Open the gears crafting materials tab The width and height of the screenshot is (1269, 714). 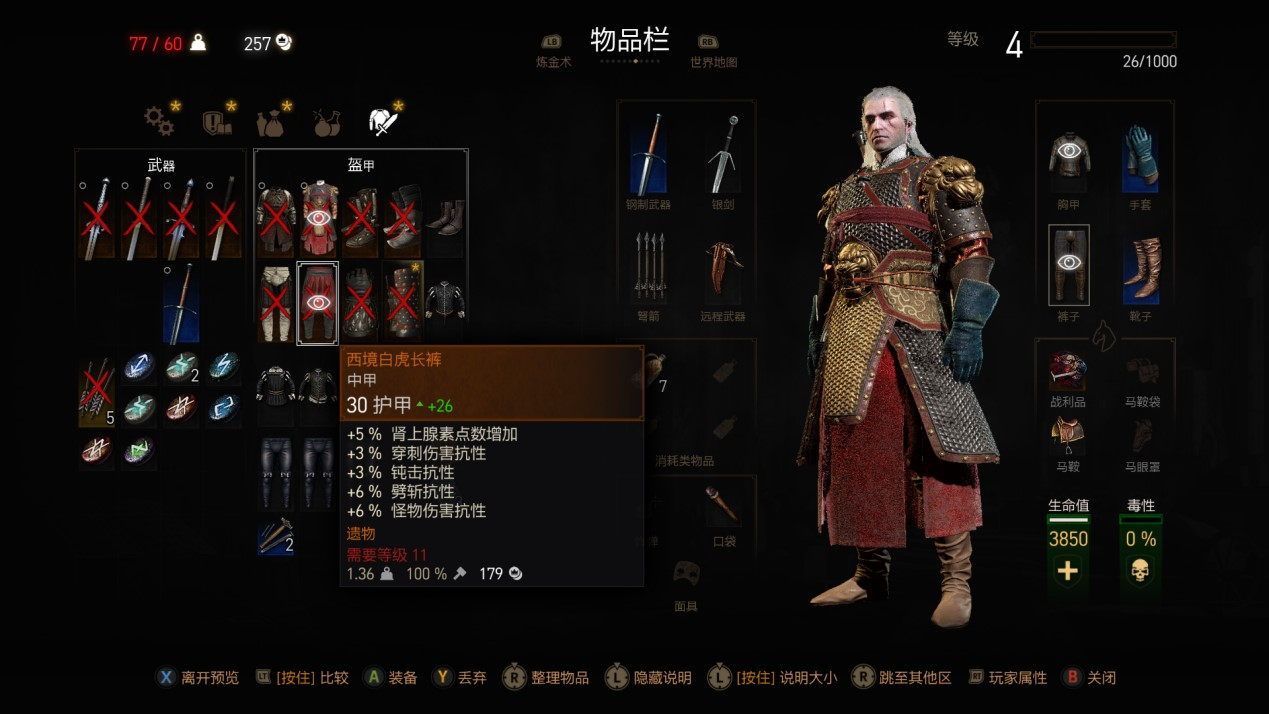click(x=159, y=121)
